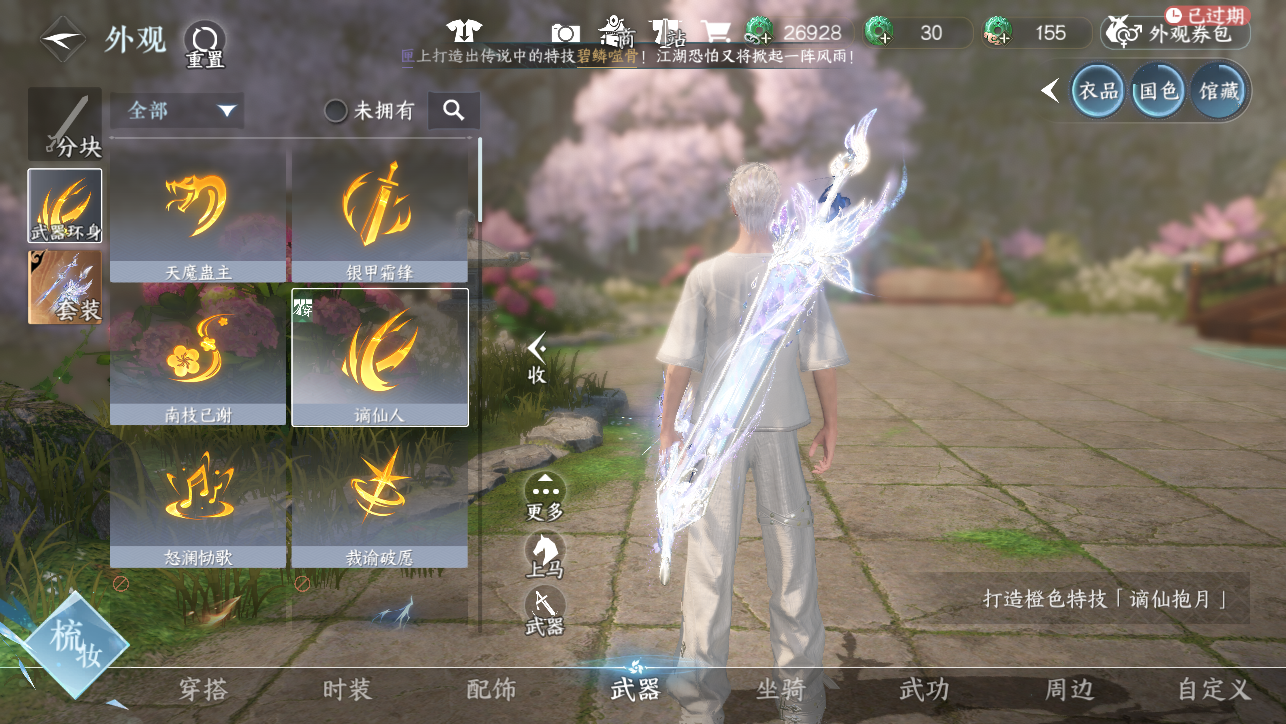Switch to the 坐骑 bottom tab
The width and height of the screenshot is (1286, 724).
click(x=780, y=689)
